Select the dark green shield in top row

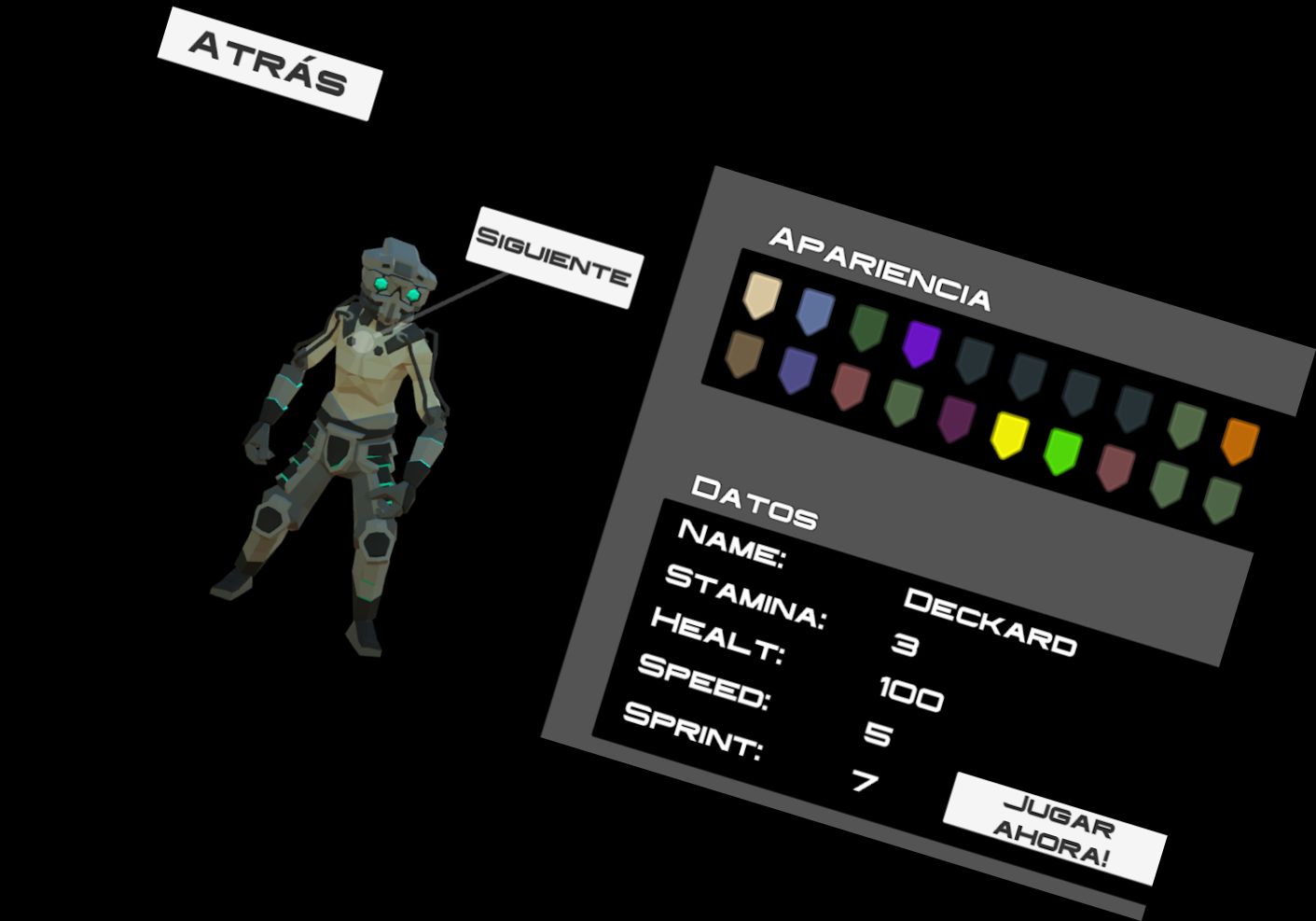tap(869, 328)
